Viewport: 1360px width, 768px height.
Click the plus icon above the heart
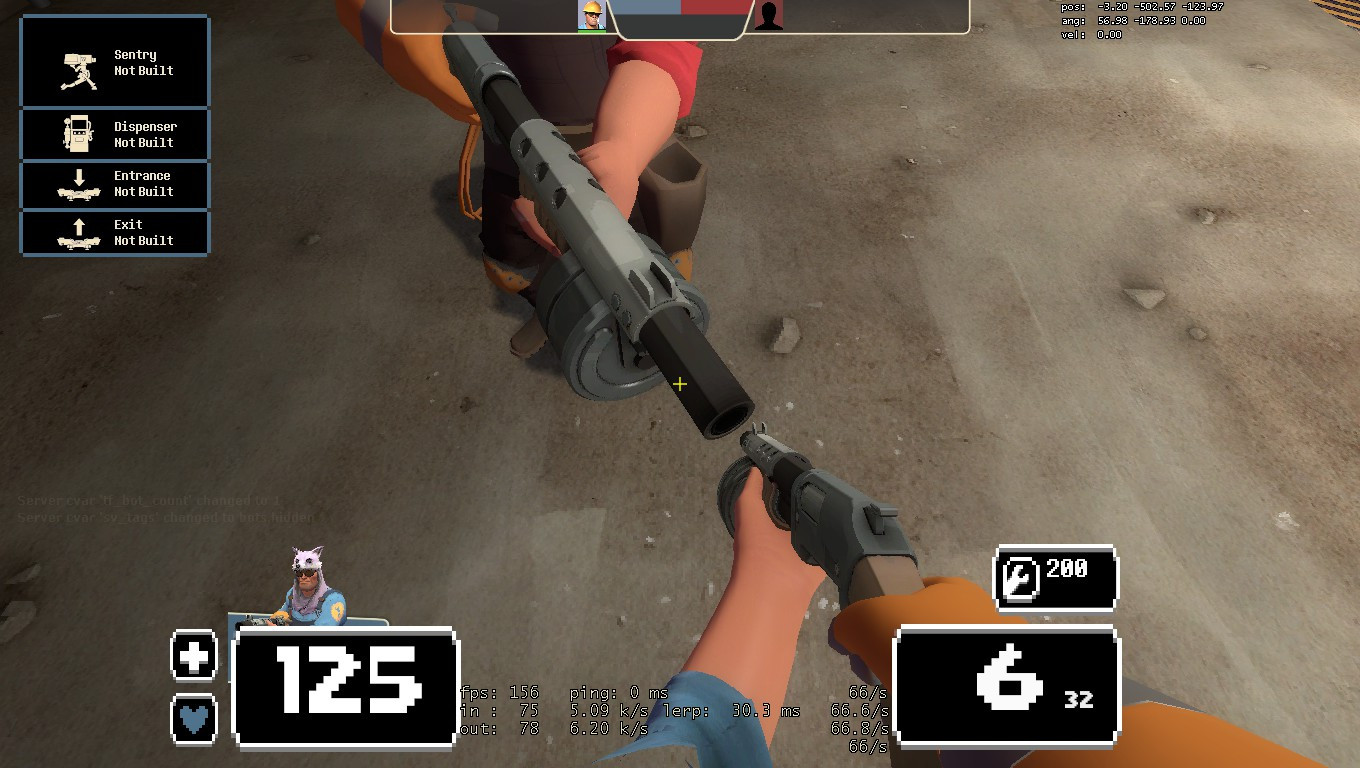click(194, 657)
